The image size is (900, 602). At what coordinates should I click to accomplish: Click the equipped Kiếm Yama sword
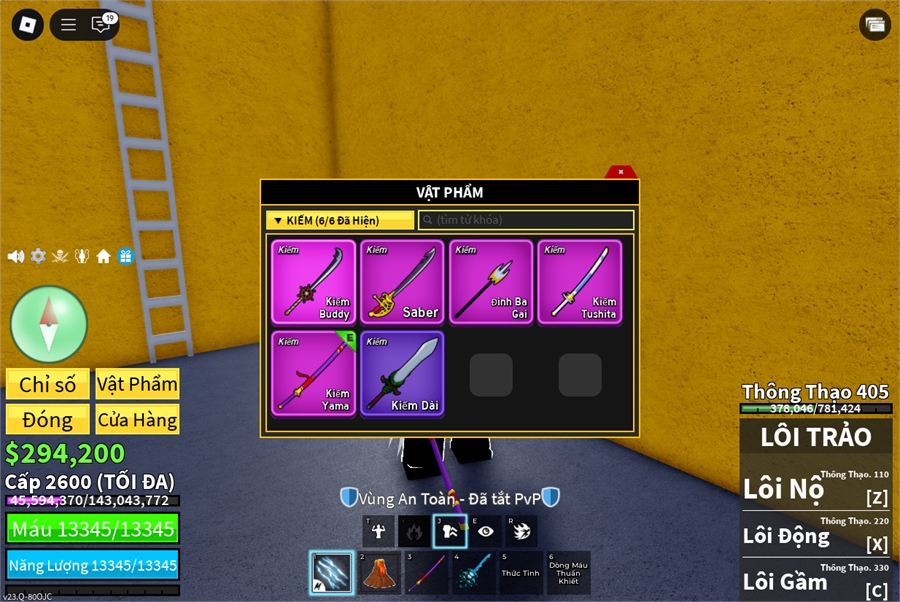click(313, 374)
